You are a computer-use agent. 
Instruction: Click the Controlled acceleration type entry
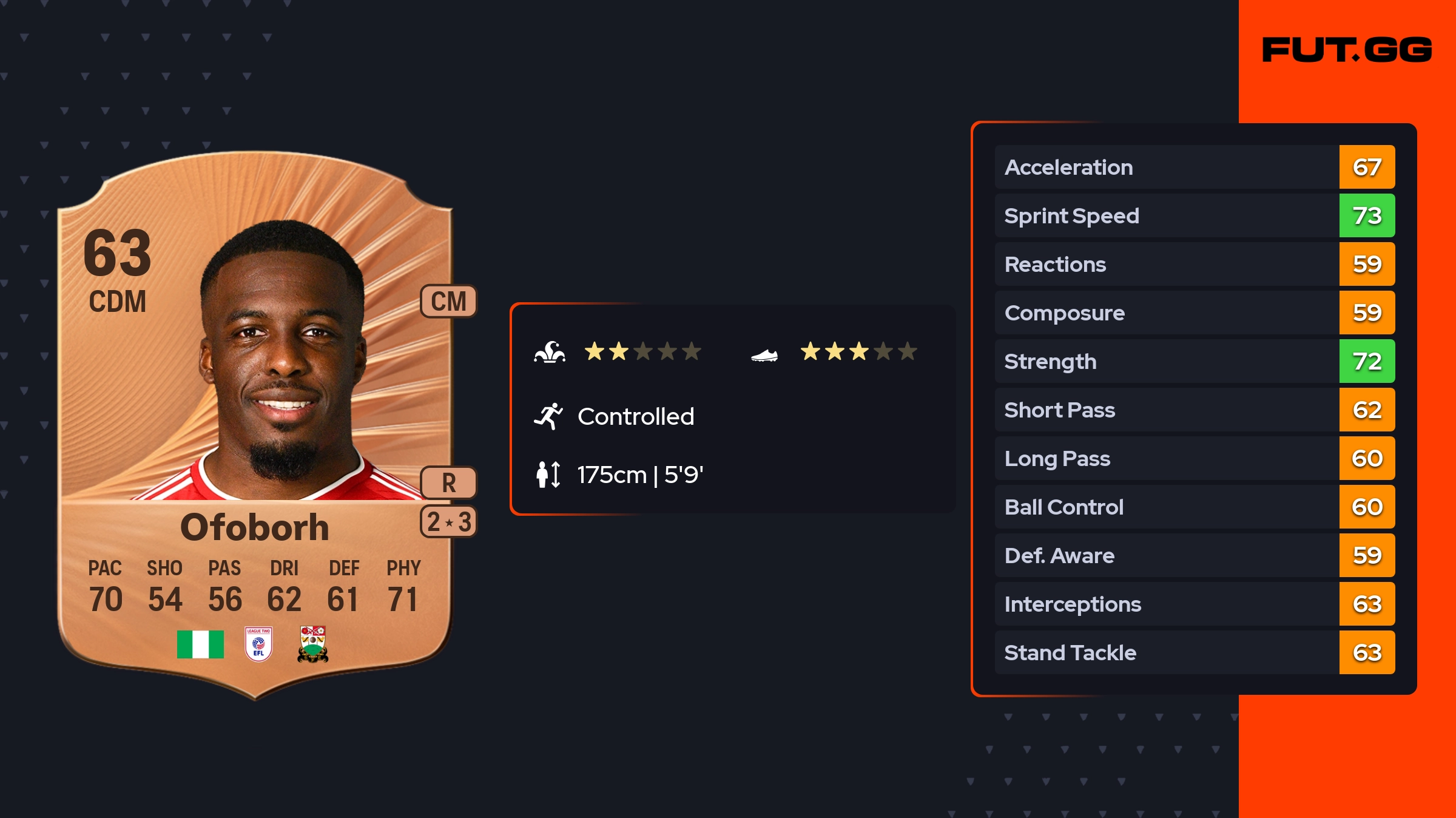635,416
